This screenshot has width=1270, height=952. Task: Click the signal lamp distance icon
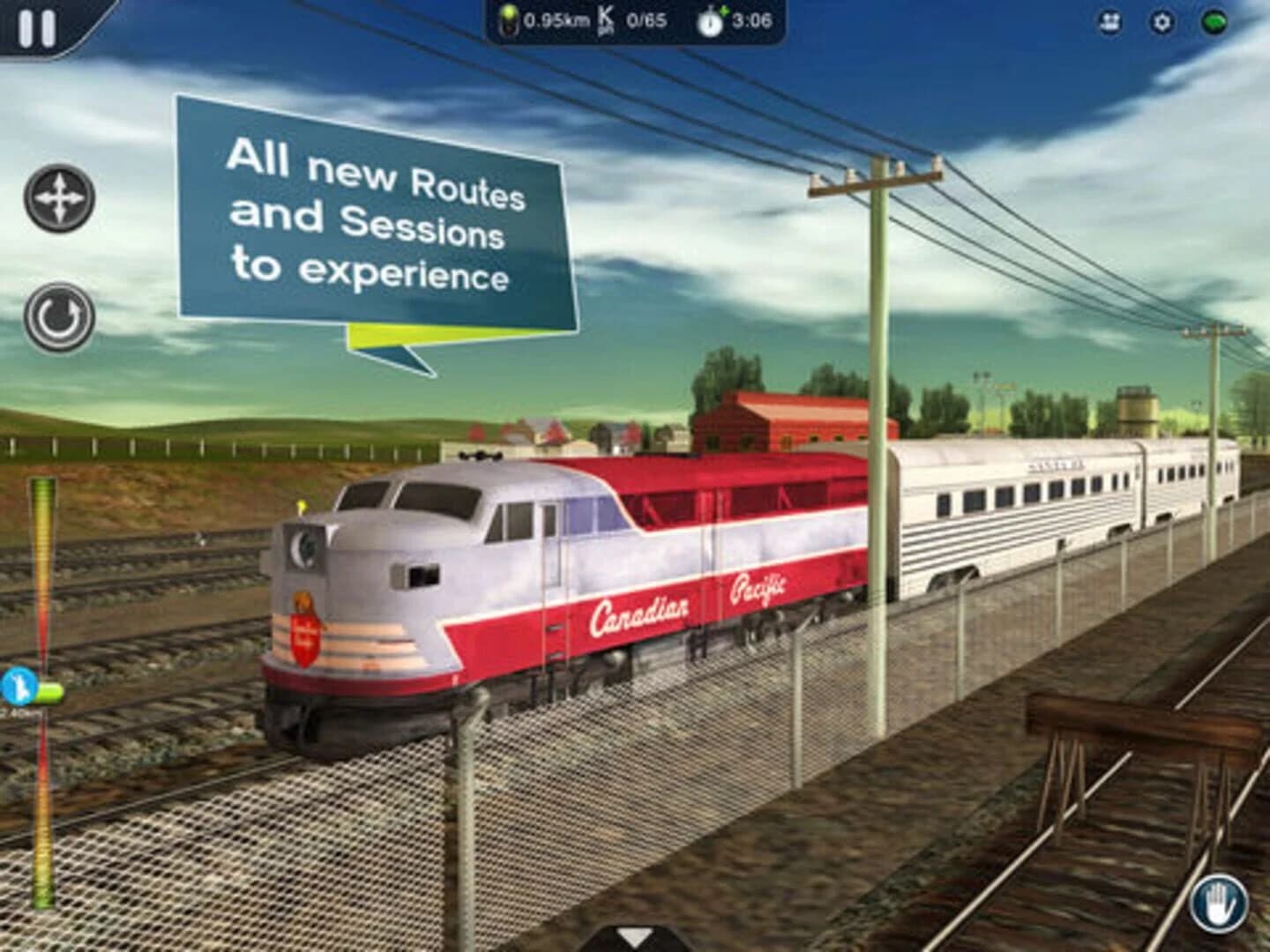[509, 19]
